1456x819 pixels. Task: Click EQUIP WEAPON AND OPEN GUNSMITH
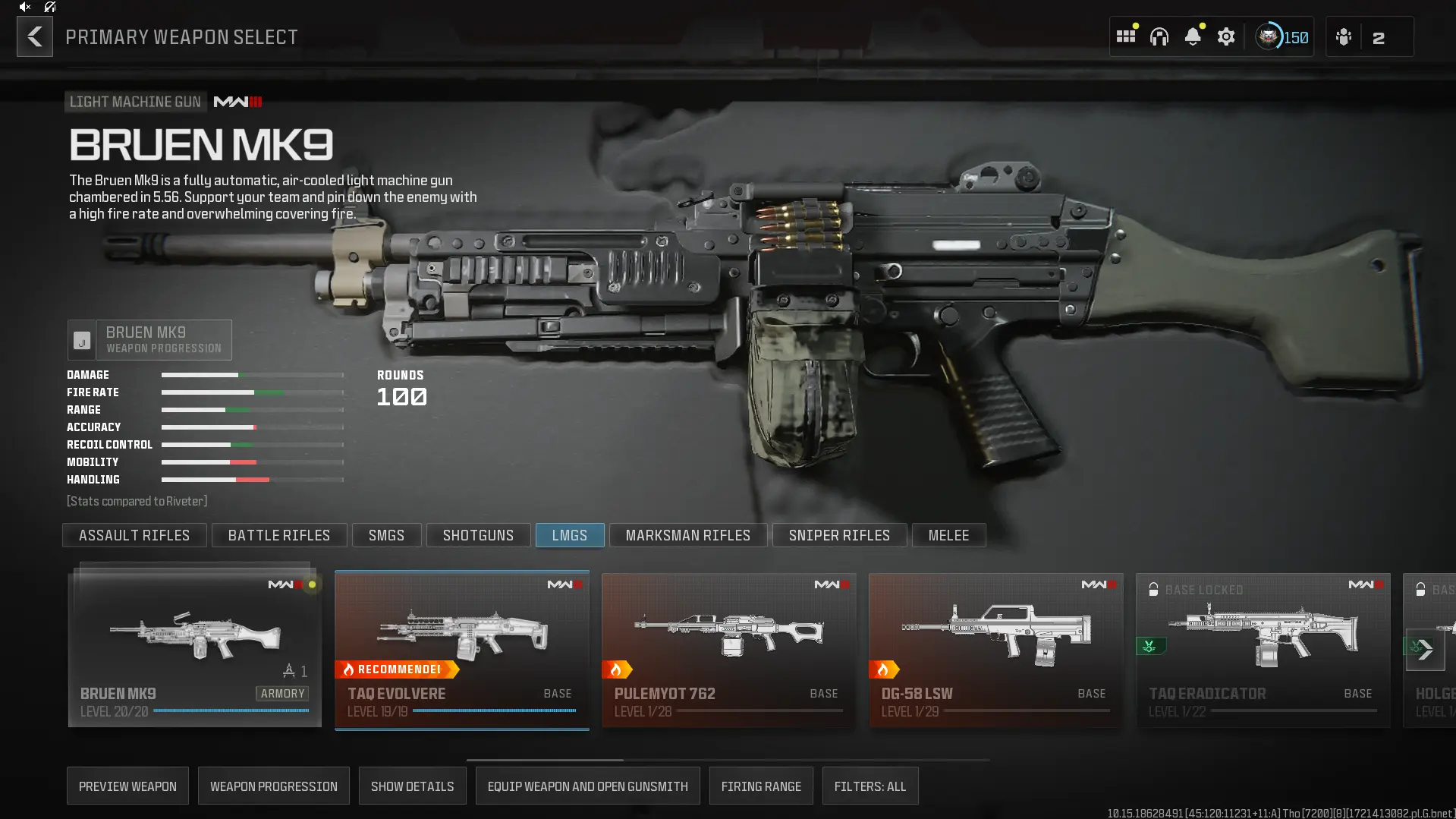click(587, 786)
